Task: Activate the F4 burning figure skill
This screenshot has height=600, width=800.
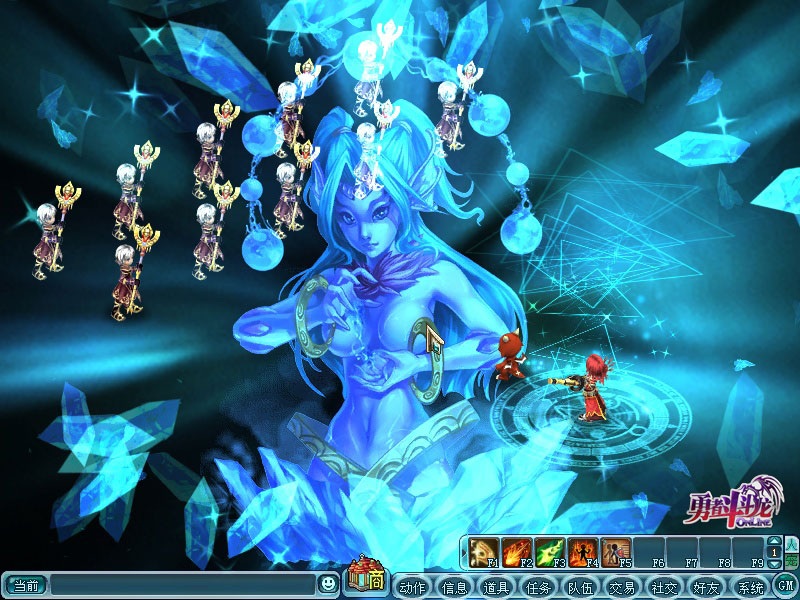Action: point(583,551)
